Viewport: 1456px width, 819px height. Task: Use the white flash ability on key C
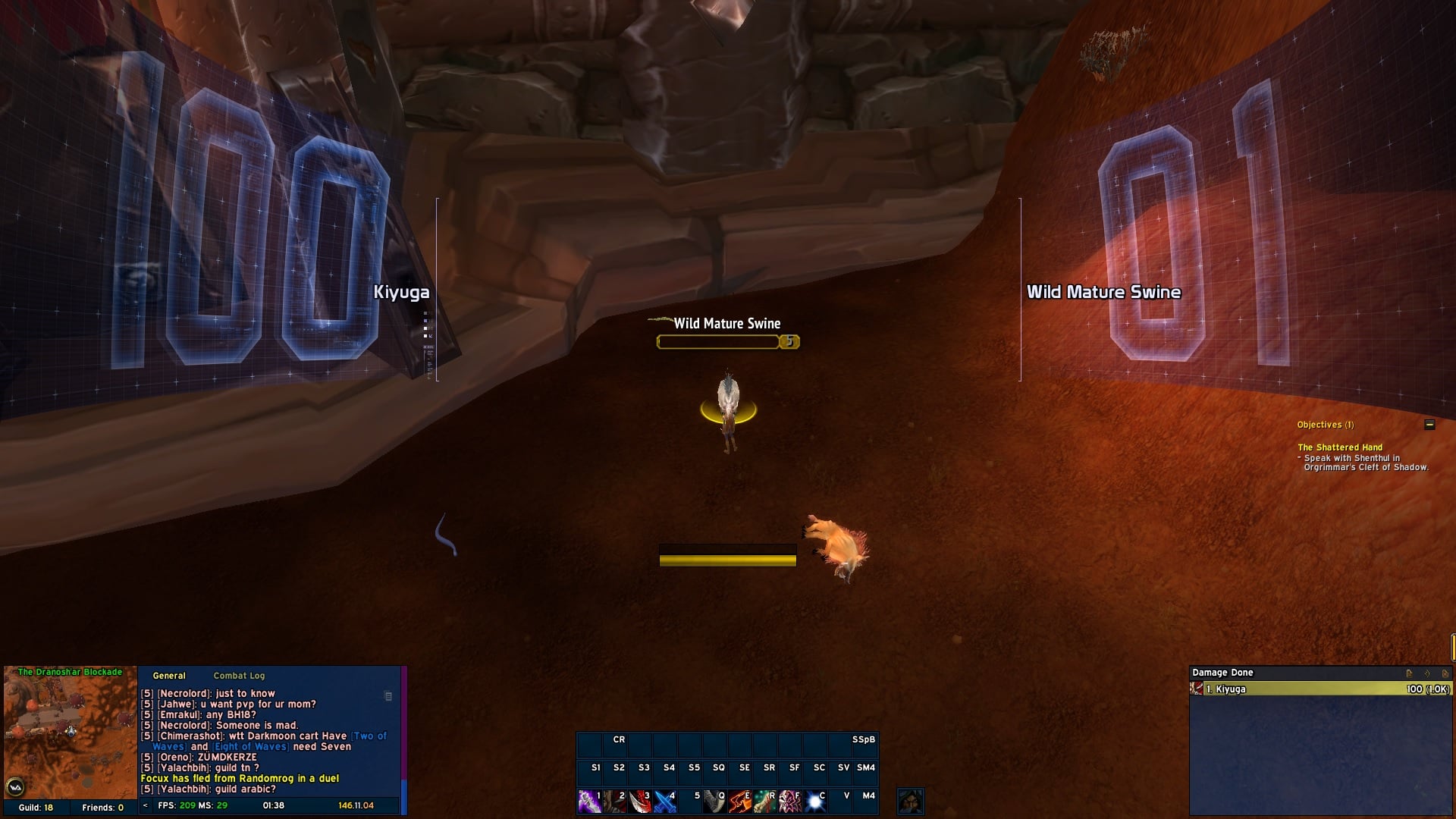click(x=814, y=802)
